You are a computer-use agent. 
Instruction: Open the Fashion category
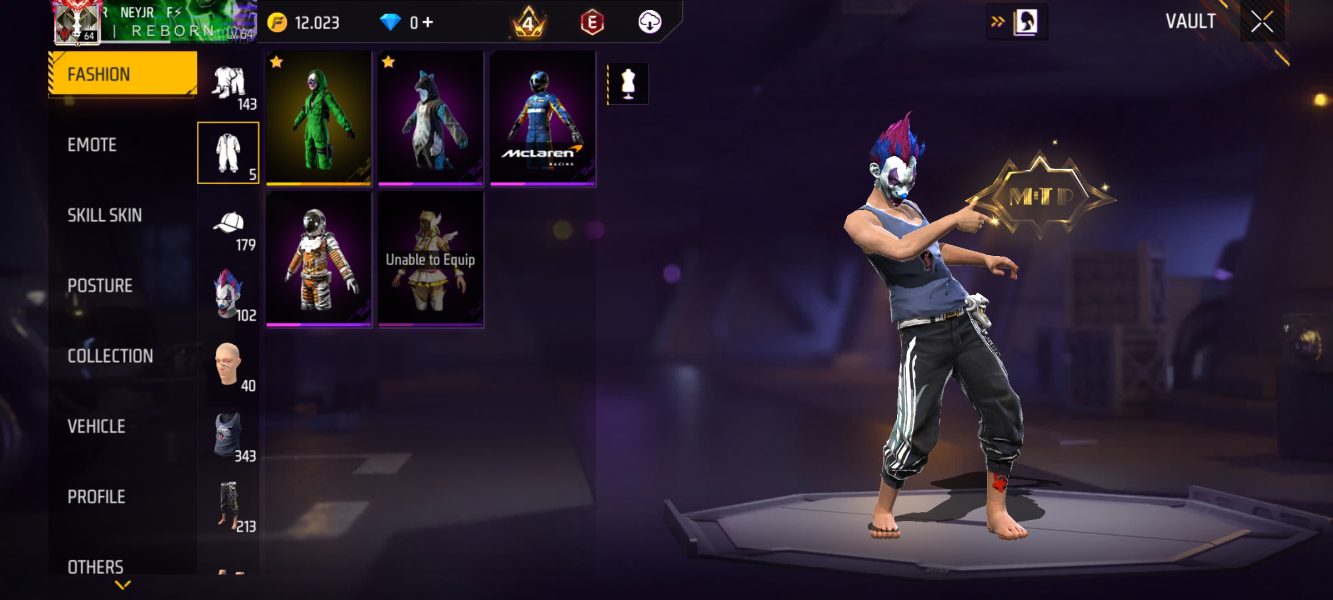122,74
